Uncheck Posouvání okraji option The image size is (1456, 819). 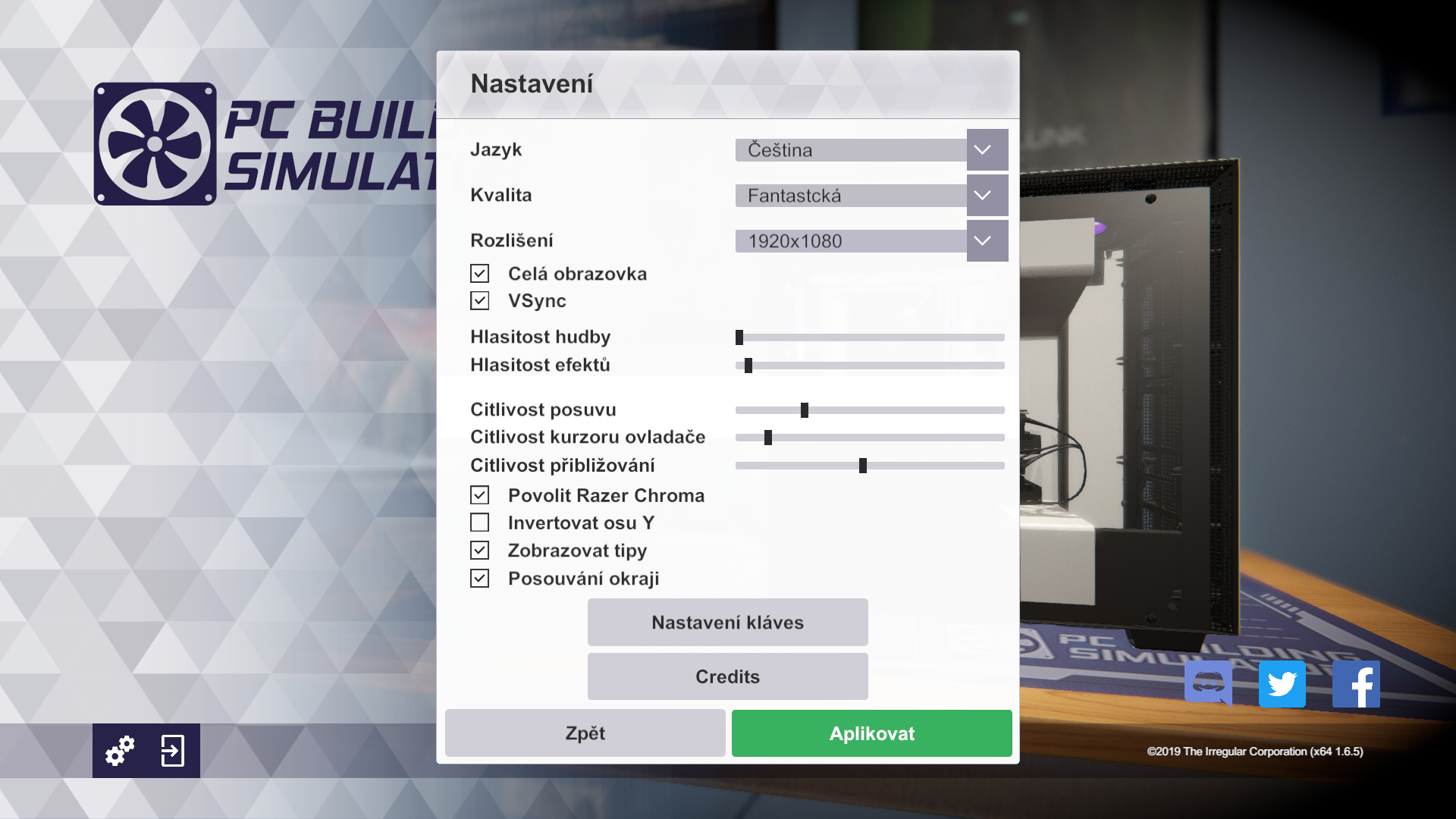(479, 579)
